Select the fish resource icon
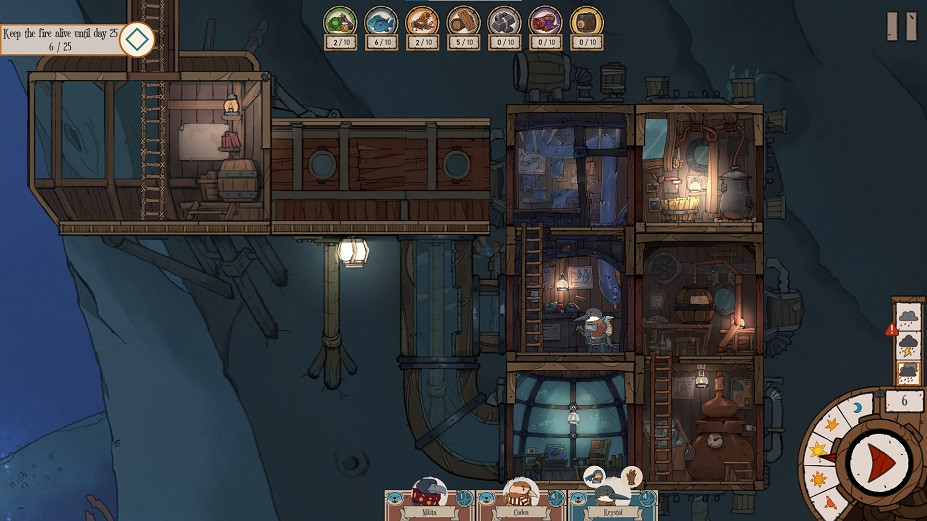The width and height of the screenshot is (927, 521). coord(381,20)
